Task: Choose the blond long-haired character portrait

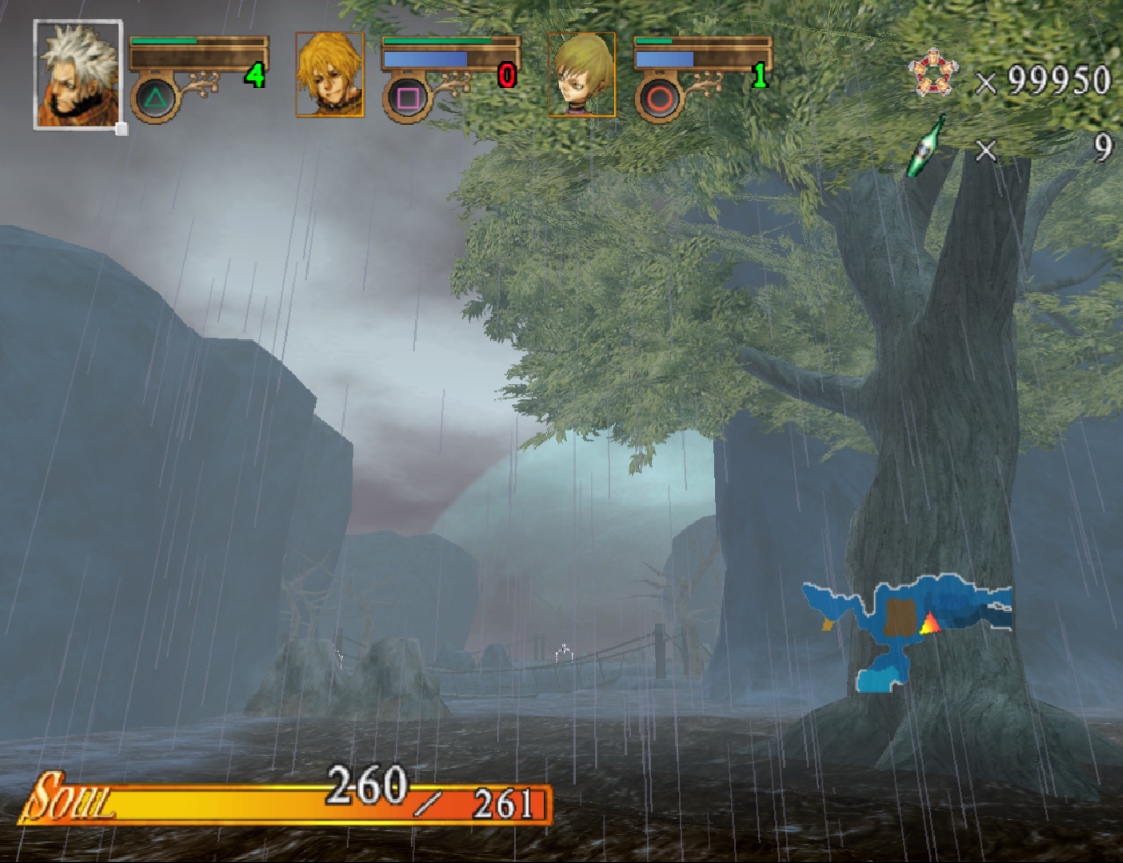Action: [x=329, y=75]
